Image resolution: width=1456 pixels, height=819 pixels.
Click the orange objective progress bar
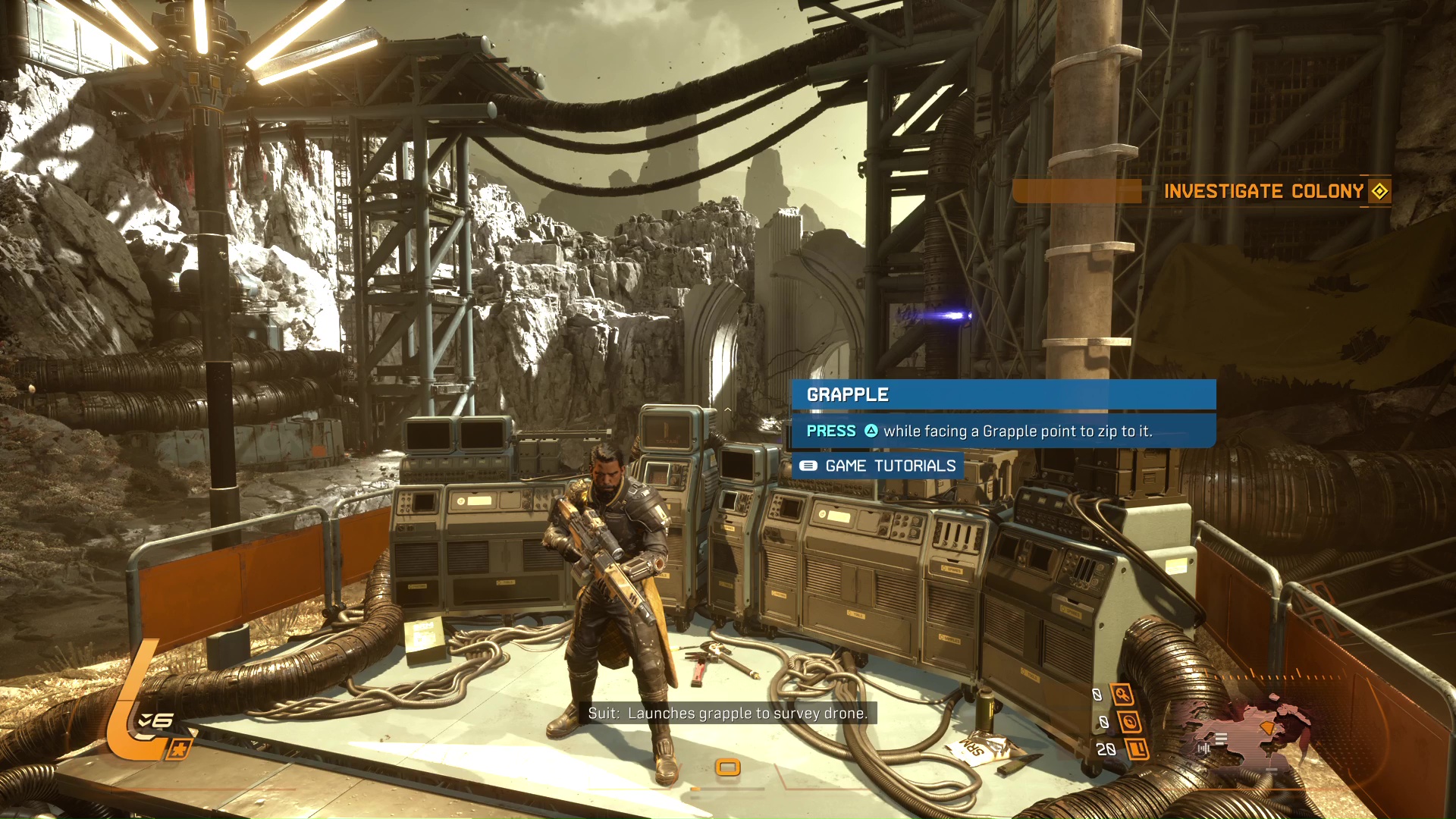click(1078, 191)
